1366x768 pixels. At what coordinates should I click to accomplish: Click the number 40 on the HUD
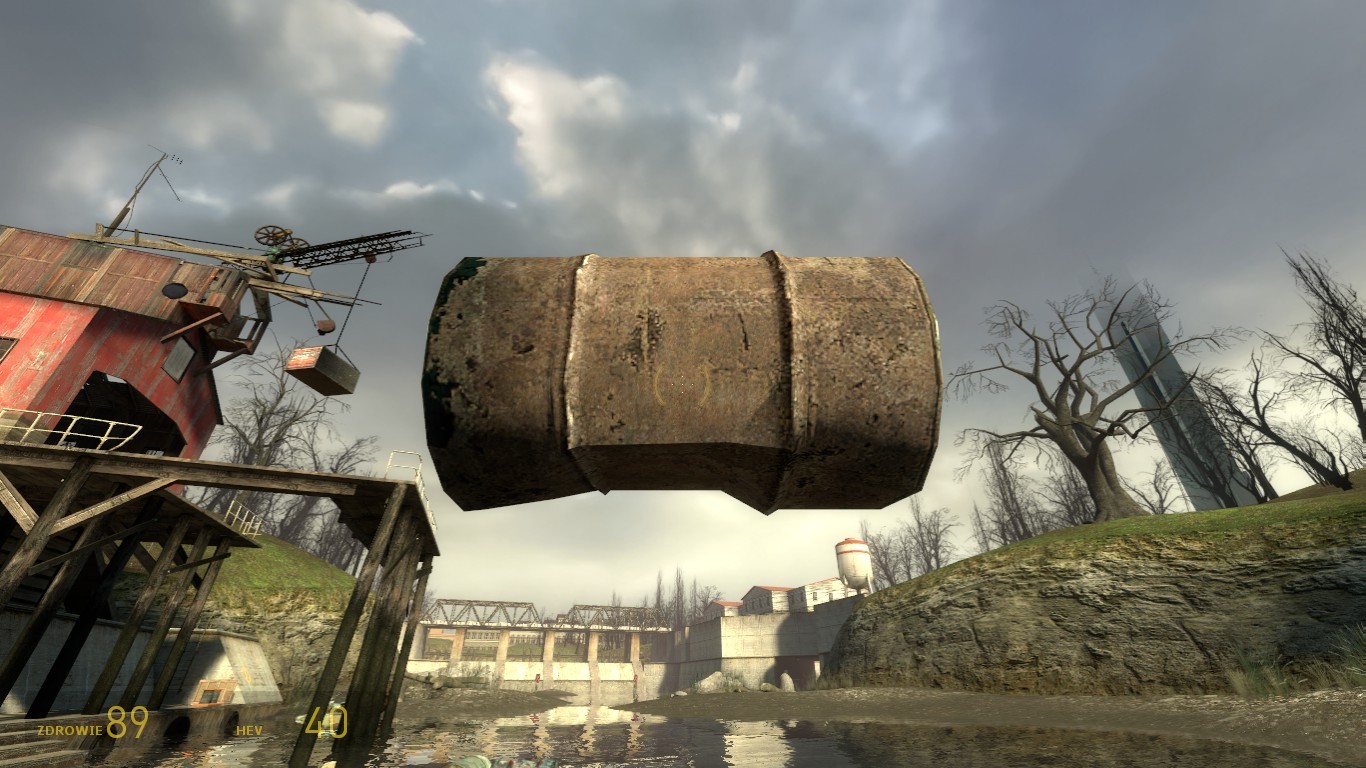pyautogui.click(x=325, y=720)
